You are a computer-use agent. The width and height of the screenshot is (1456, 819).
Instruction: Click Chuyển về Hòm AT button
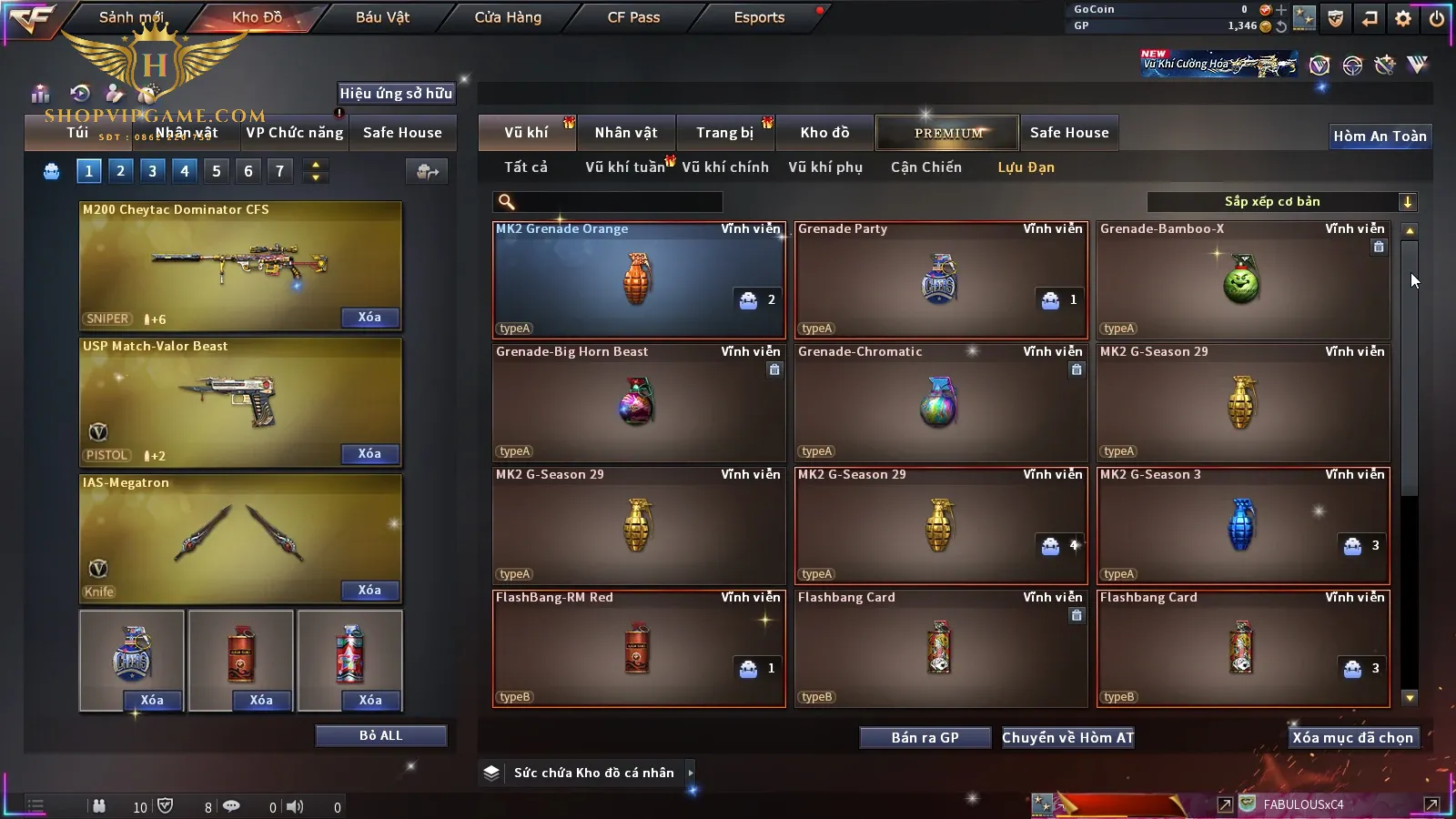coord(1067,738)
